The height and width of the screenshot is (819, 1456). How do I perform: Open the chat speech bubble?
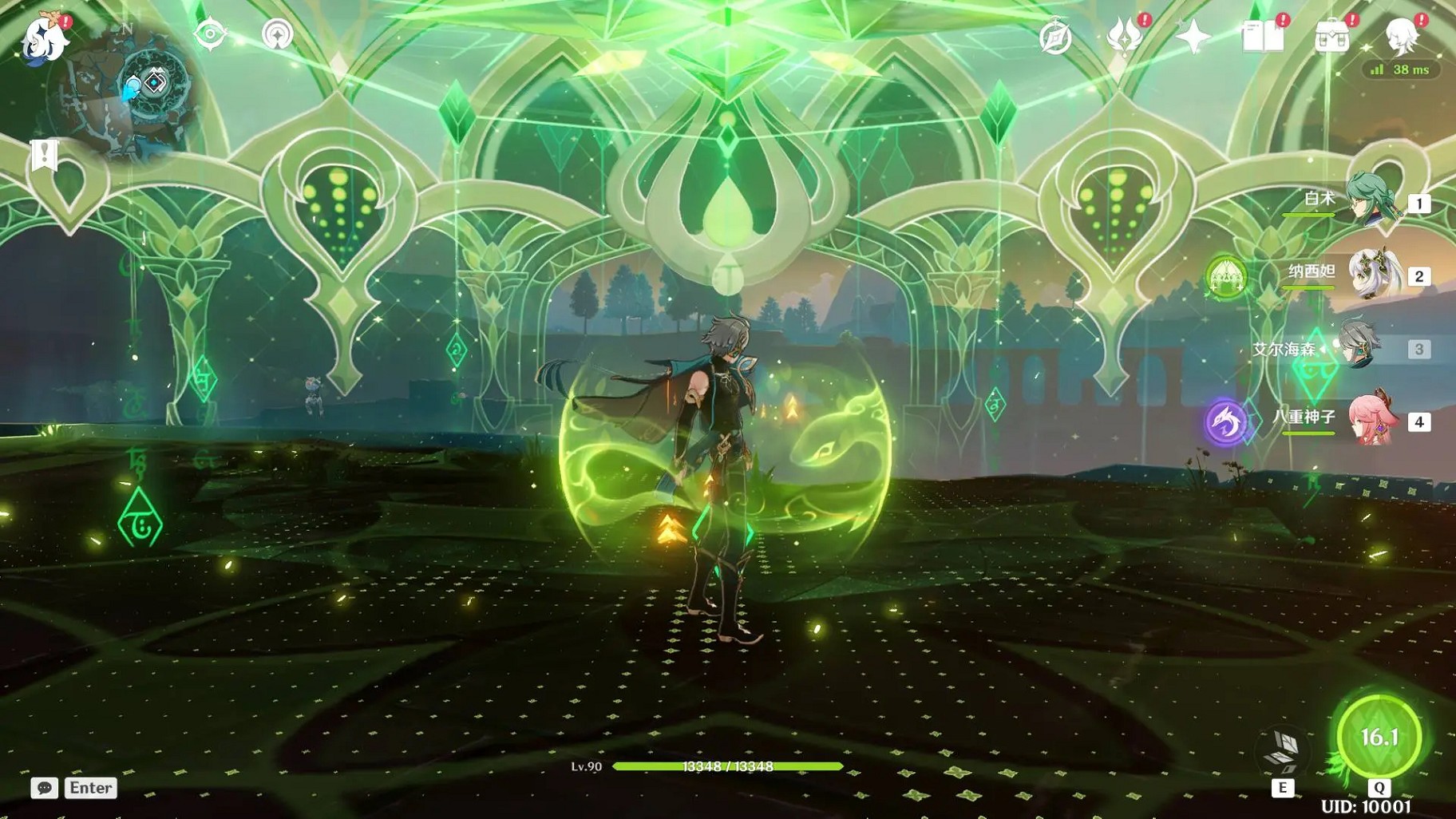[45, 788]
